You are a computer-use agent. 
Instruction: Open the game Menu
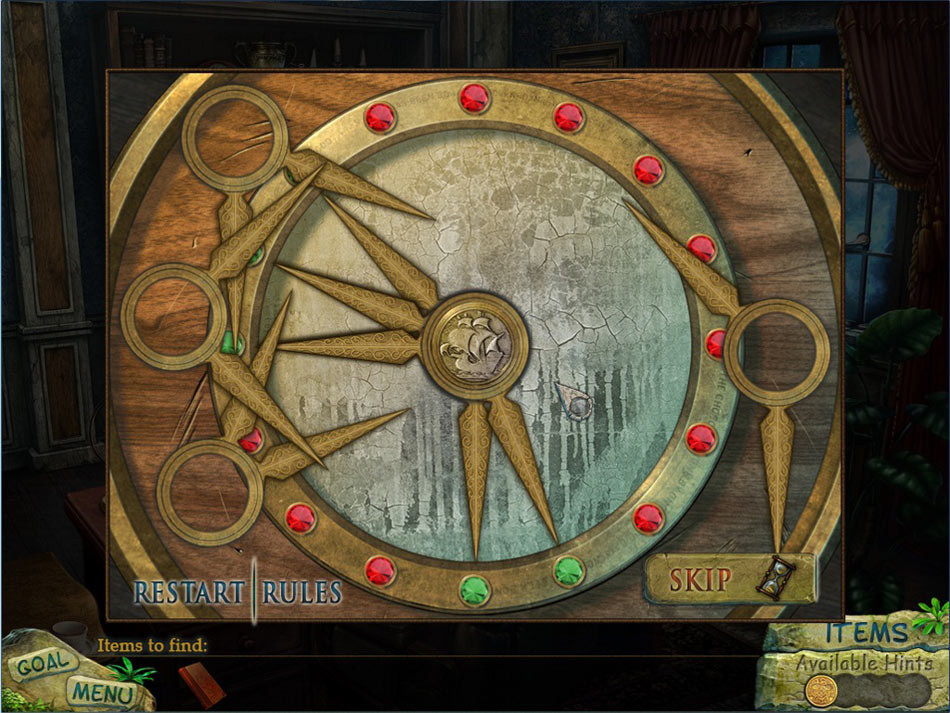(100, 690)
